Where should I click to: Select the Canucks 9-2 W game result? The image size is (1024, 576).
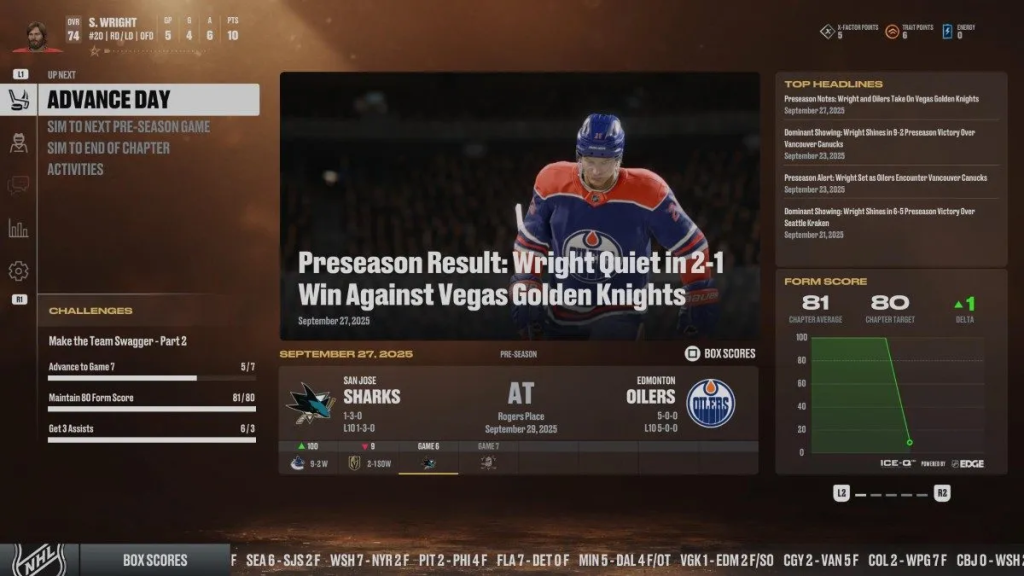309,462
